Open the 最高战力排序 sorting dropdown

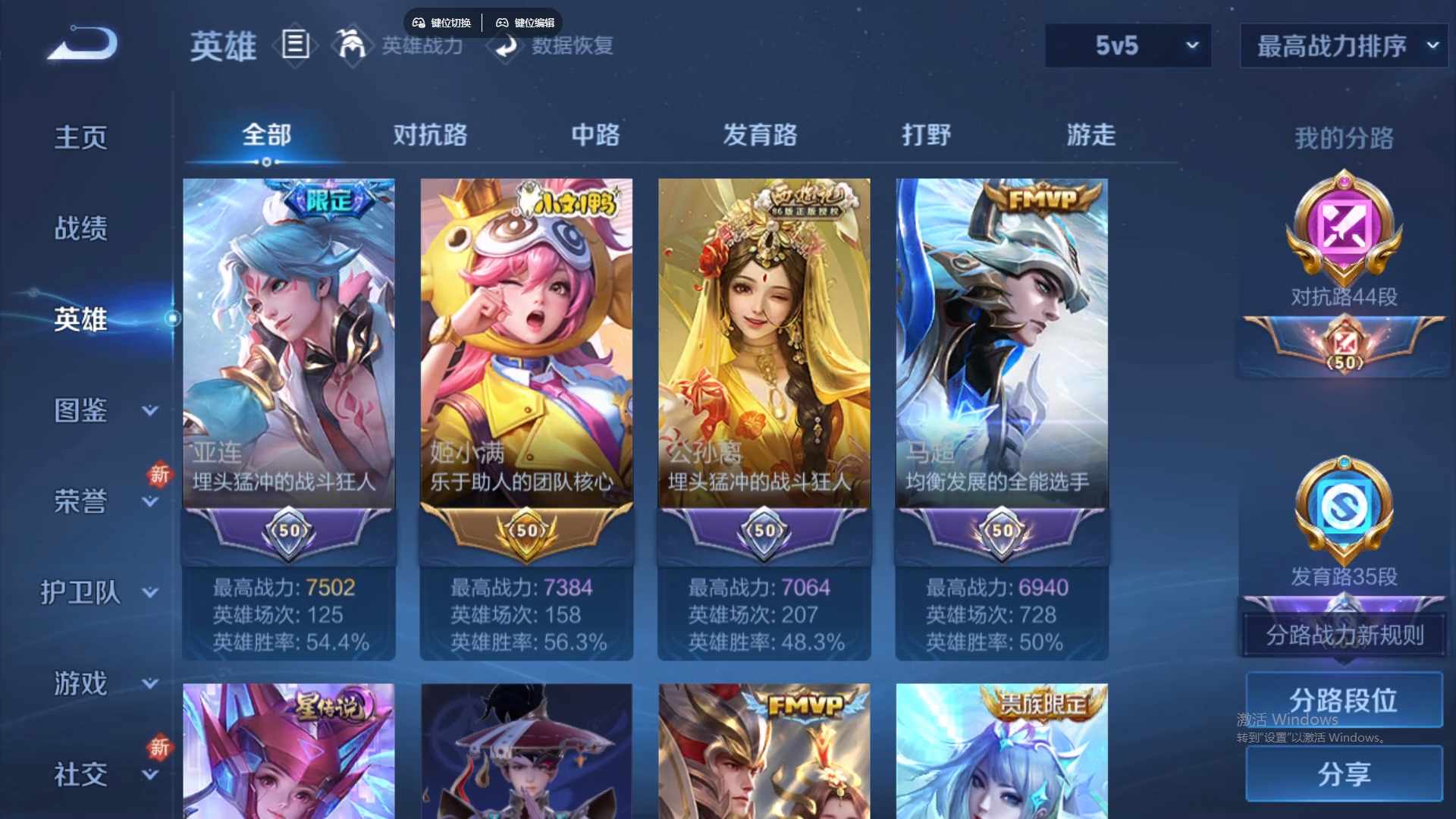(x=1342, y=45)
